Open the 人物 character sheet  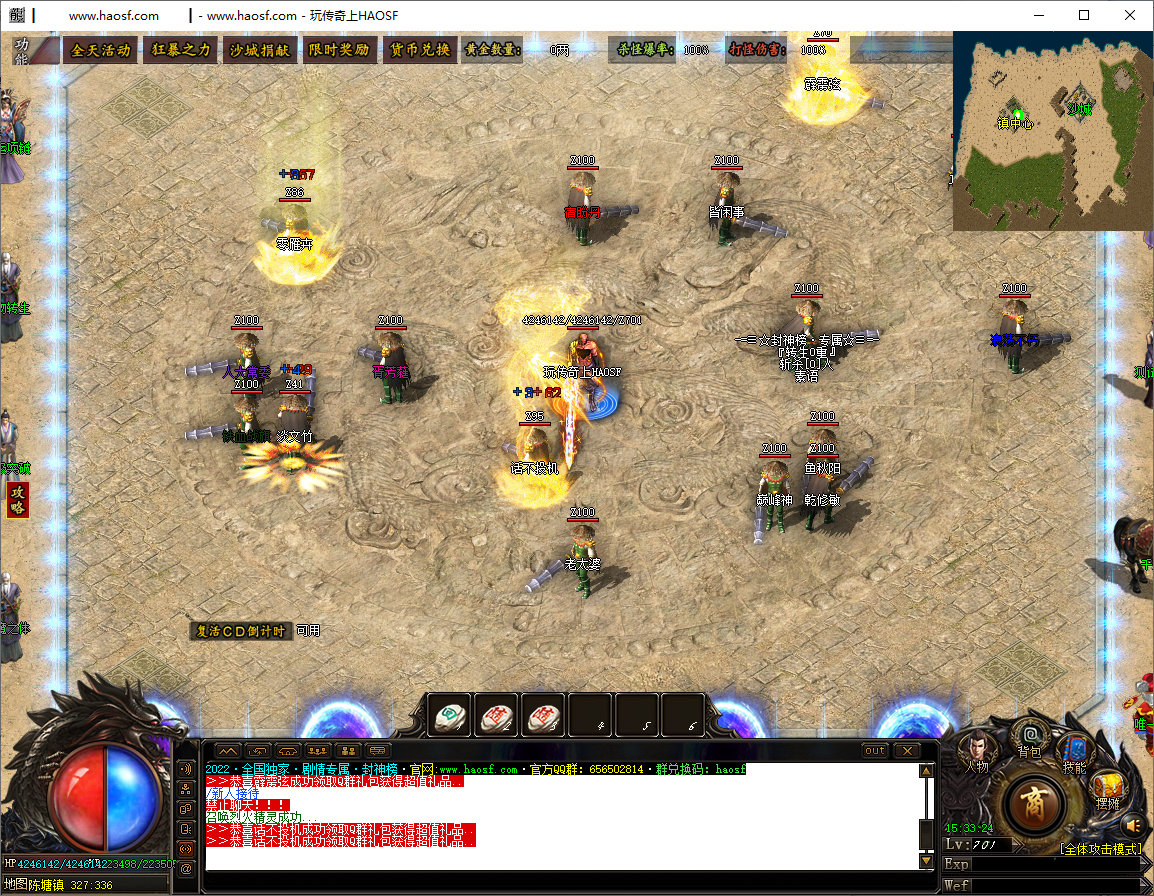tap(977, 748)
